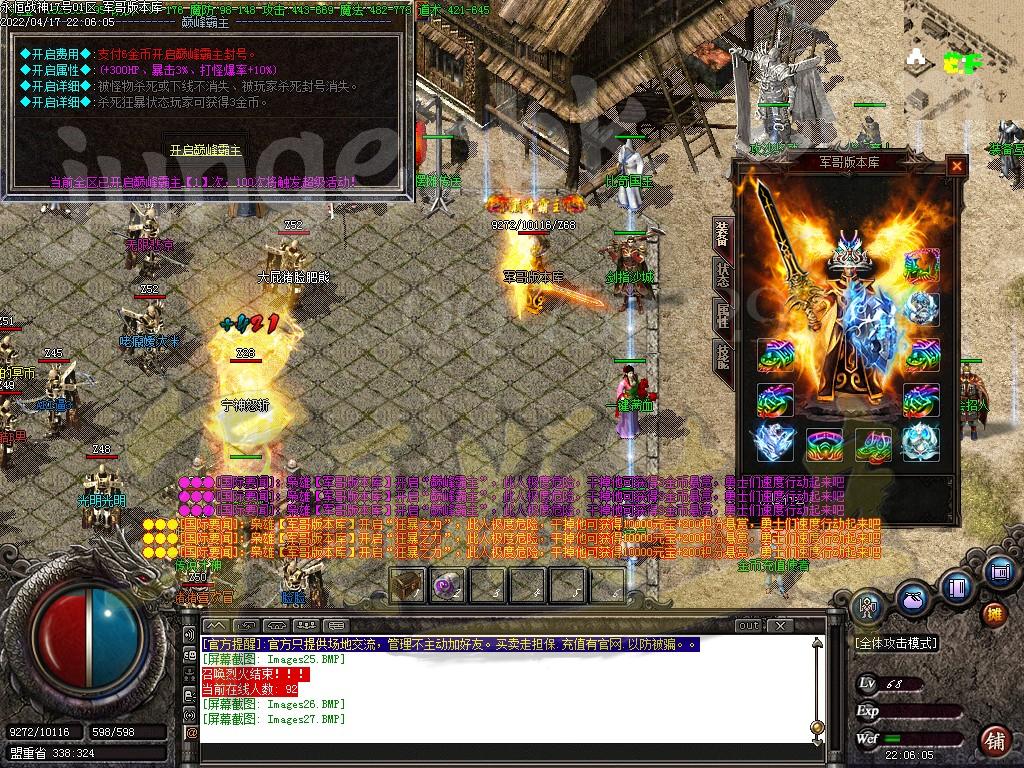Open the scroll icon on the HUD
The width and height of the screenshot is (1024, 768).
point(997,572)
